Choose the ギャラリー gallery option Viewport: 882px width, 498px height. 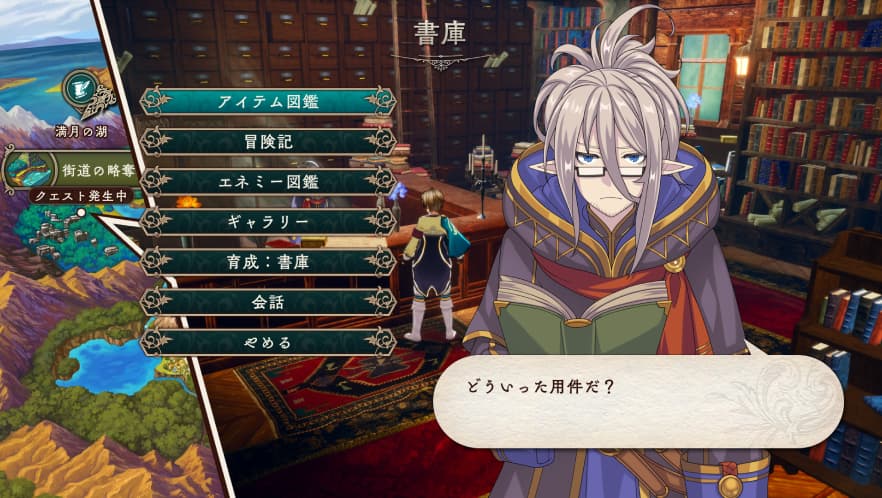tap(268, 222)
